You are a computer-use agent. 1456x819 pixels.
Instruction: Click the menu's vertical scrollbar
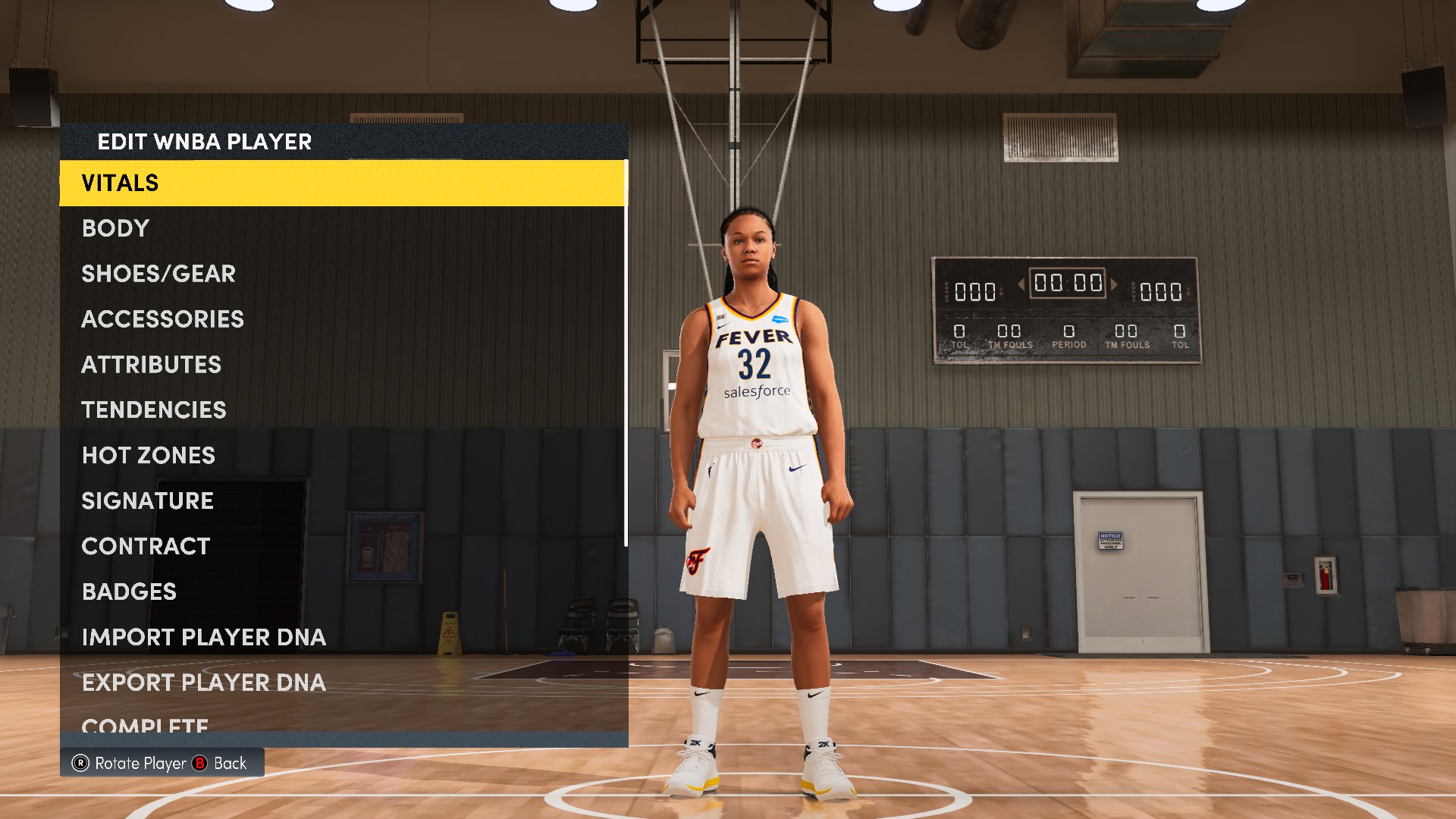[x=626, y=353]
